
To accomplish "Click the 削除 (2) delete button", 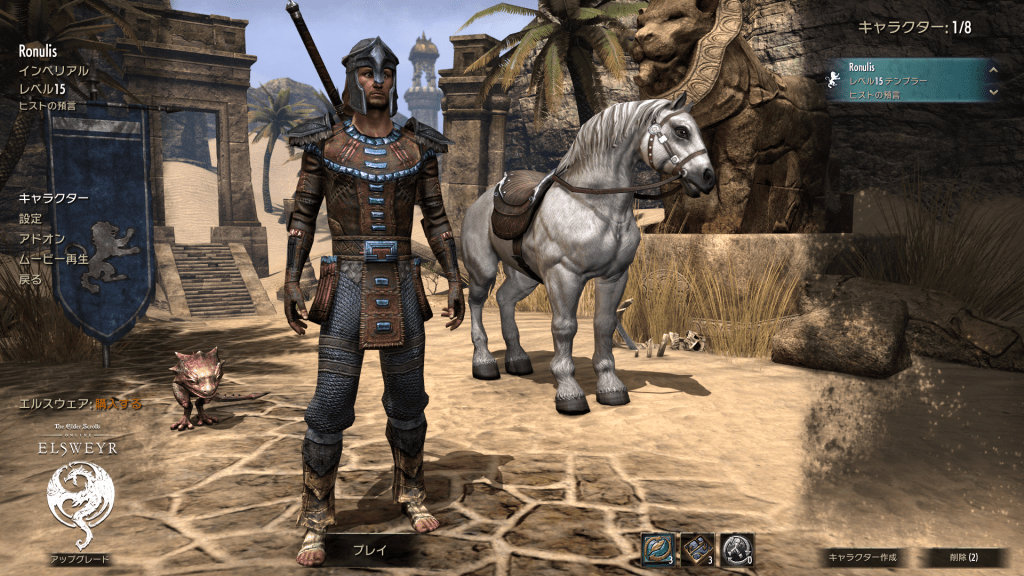I will pos(963,557).
